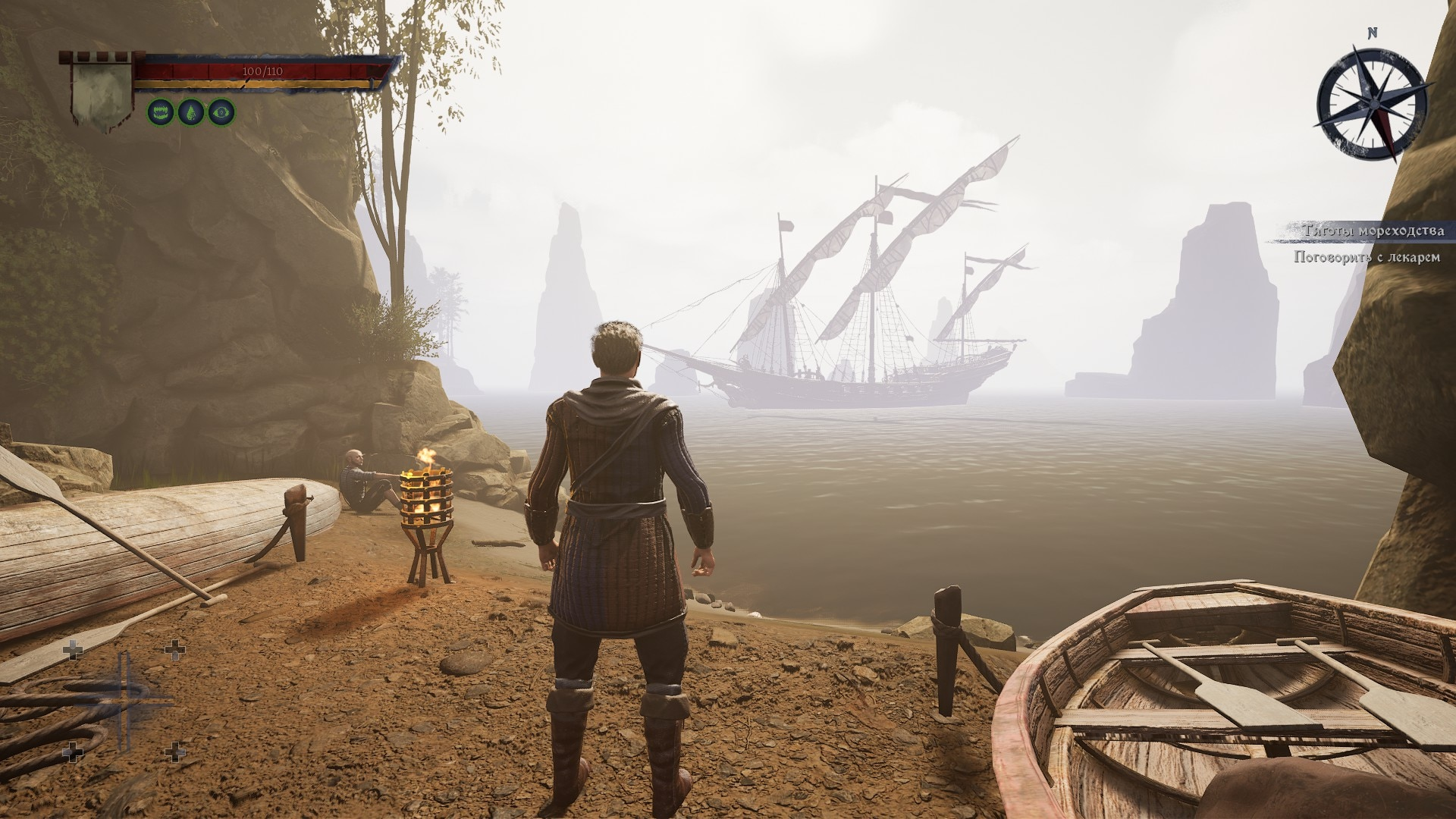1456x819 pixels.
Task: Click the green eye status icon
Action: (x=221, y=113)
